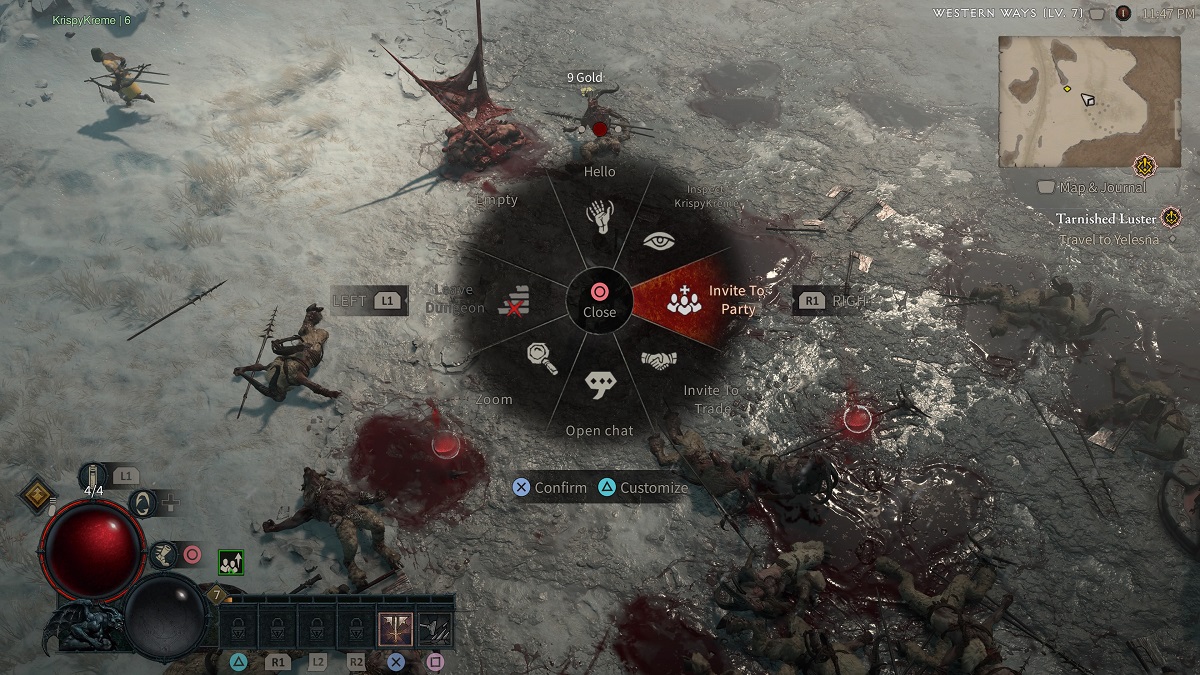Use the rightmost shard-strike skill slot
The image size is (1200, 675).
(x=435, y=629)
